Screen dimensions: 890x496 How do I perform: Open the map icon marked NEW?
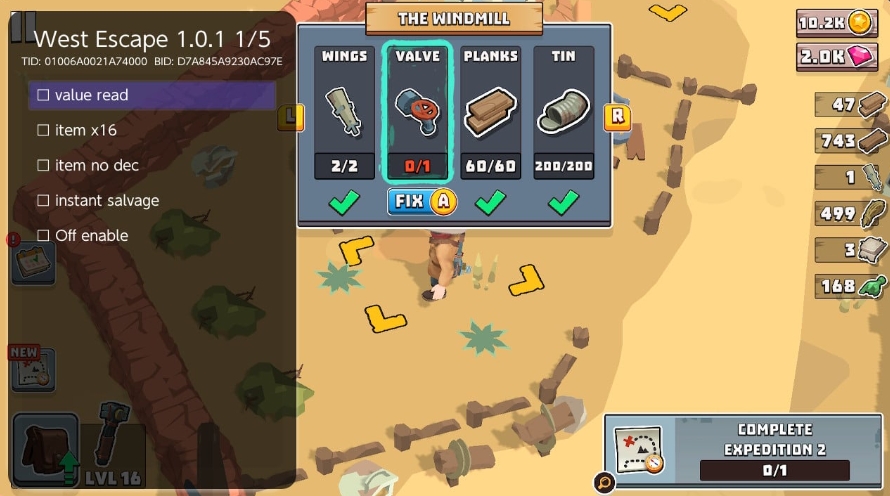coord(33,369)
